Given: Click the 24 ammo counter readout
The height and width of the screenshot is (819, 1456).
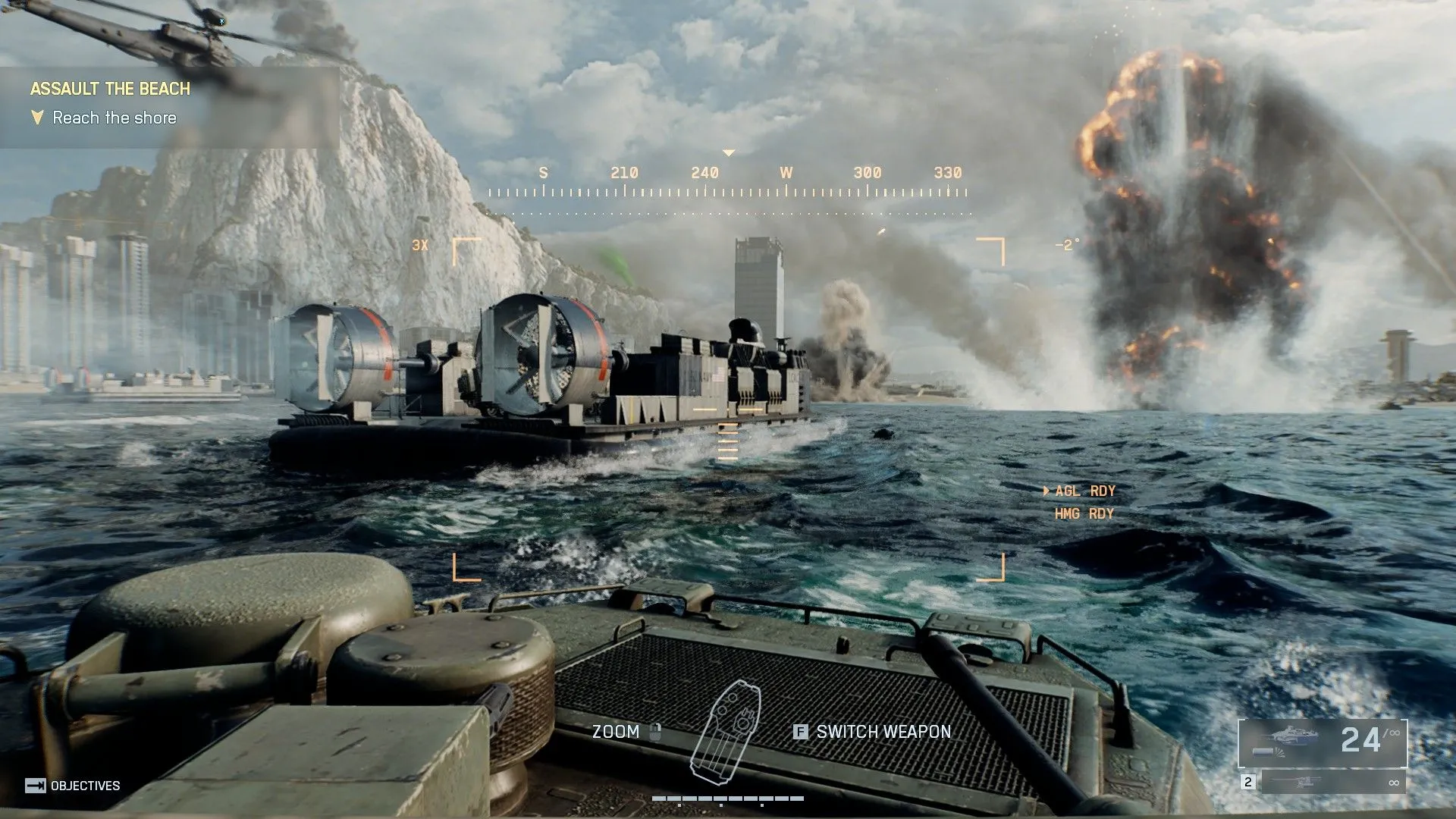Looking at the screenshot, I should click(1360, 737).
